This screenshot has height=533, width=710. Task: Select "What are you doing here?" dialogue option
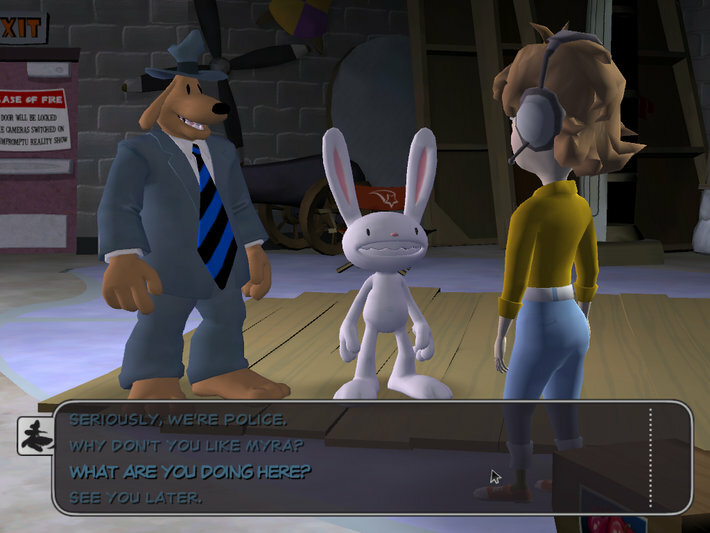tap(190, 471)
